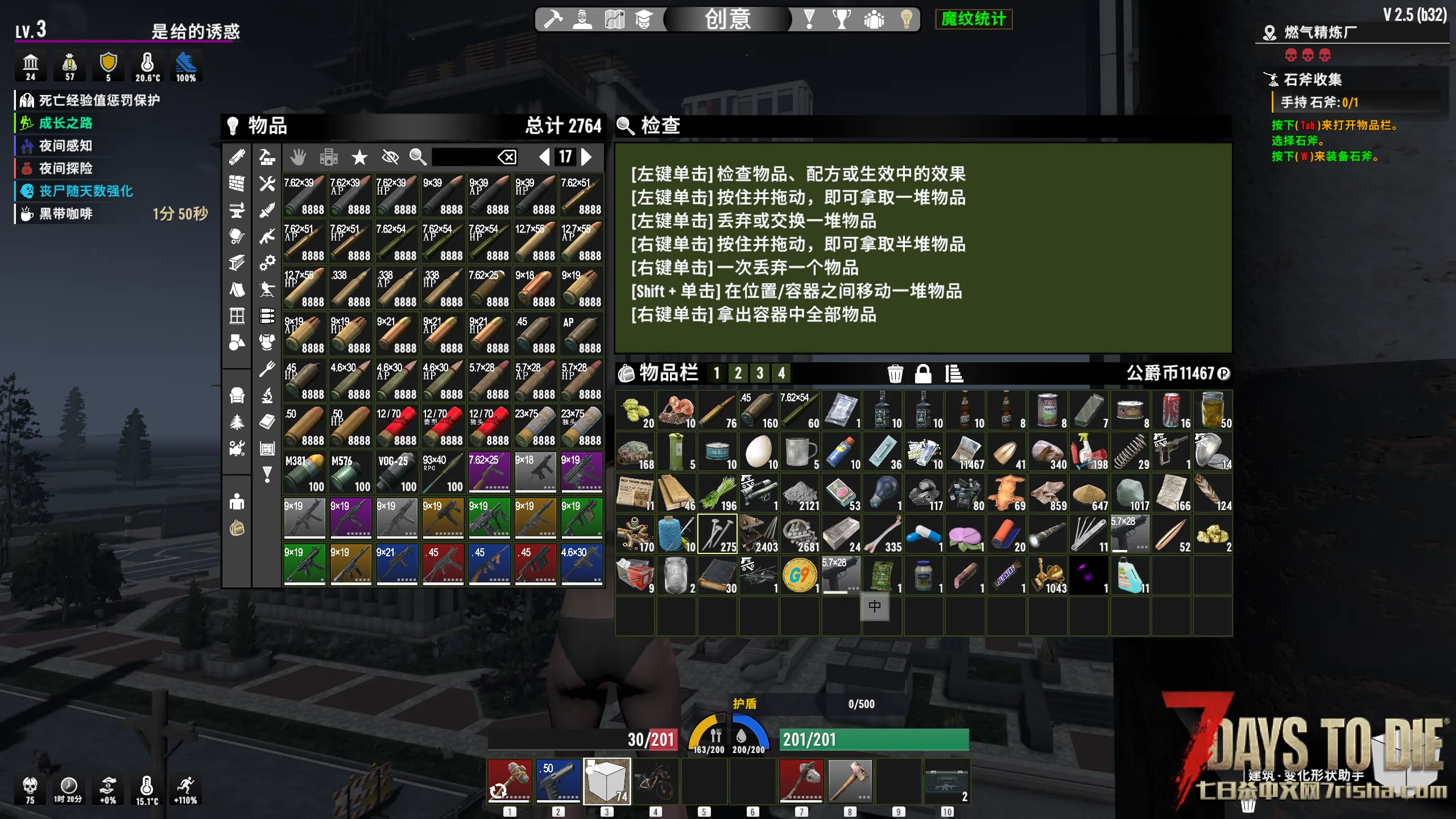Toggle the favorites star filter

pos(359,157)
